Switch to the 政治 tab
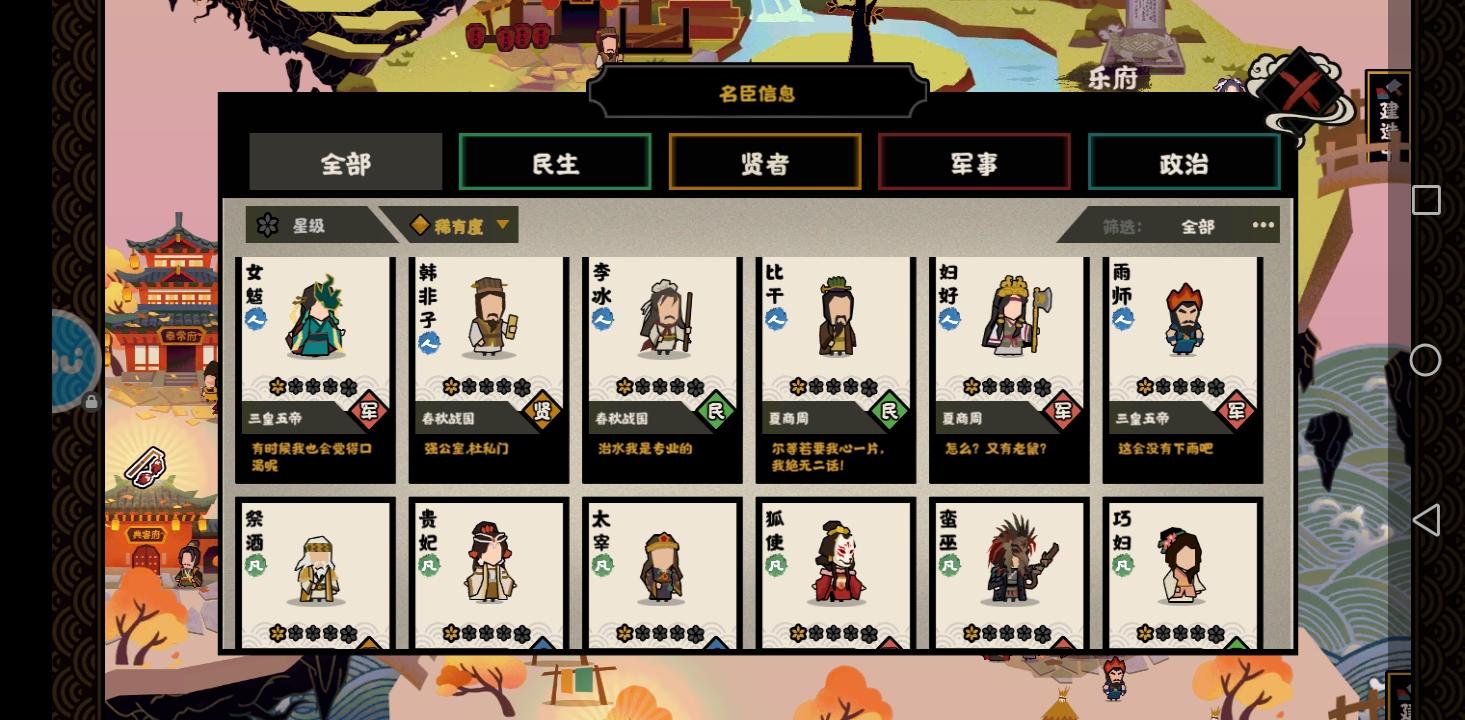This screenshot has height=720, width=1465. tap(1184, 162)
